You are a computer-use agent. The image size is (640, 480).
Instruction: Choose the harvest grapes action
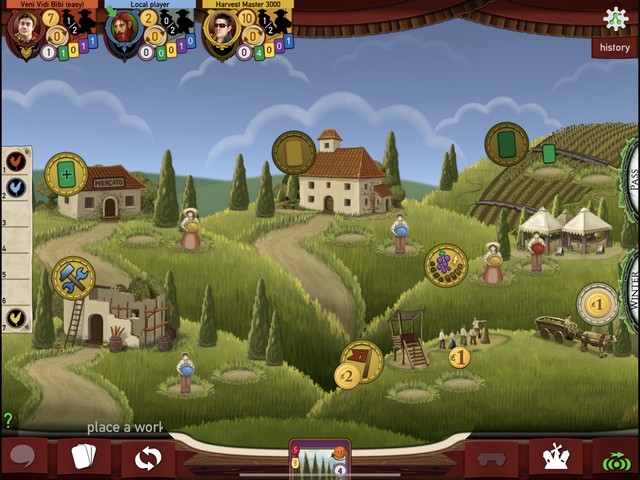446,266
